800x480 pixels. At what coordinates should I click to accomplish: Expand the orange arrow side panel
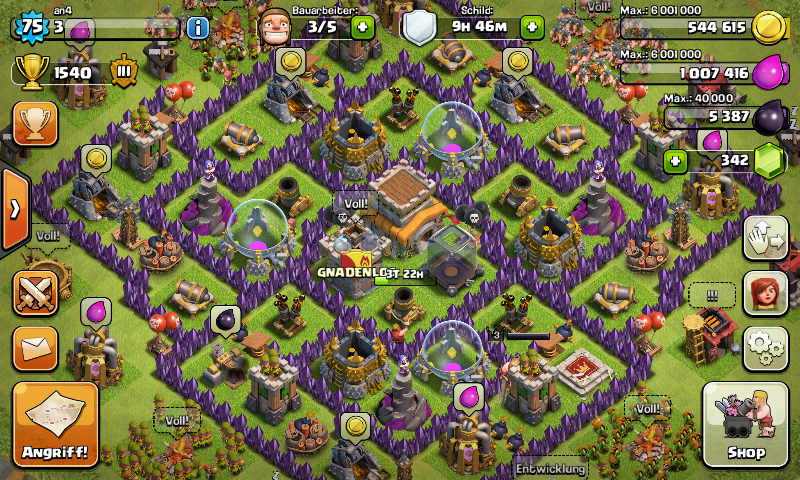click(x=14, y=210)
